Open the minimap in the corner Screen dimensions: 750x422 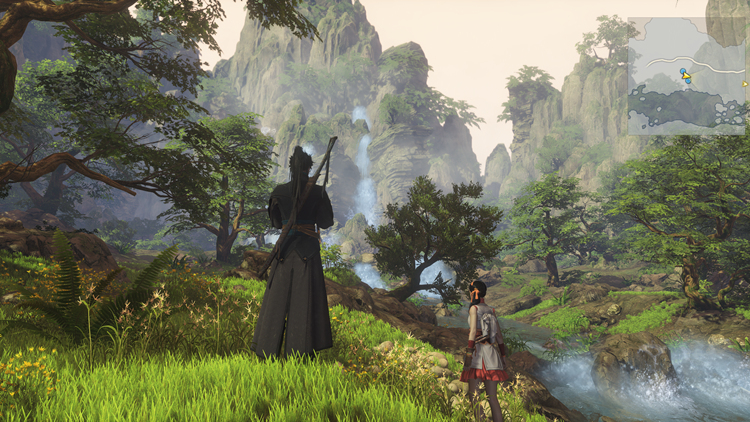click(x=686, y=75)
